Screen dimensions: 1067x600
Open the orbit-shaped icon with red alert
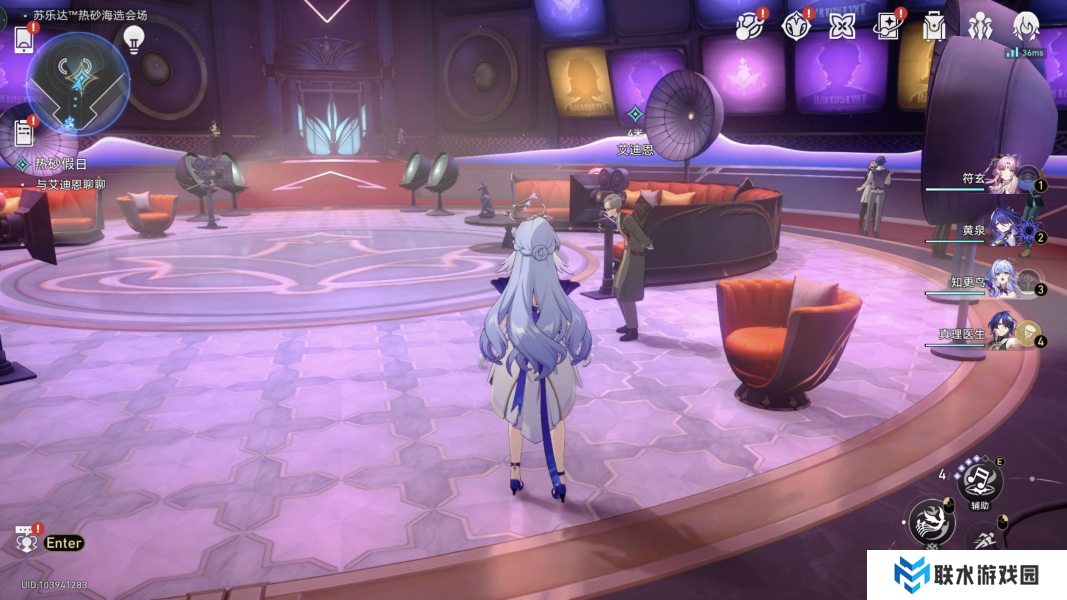pyautogui.click(x=750, y=26)
